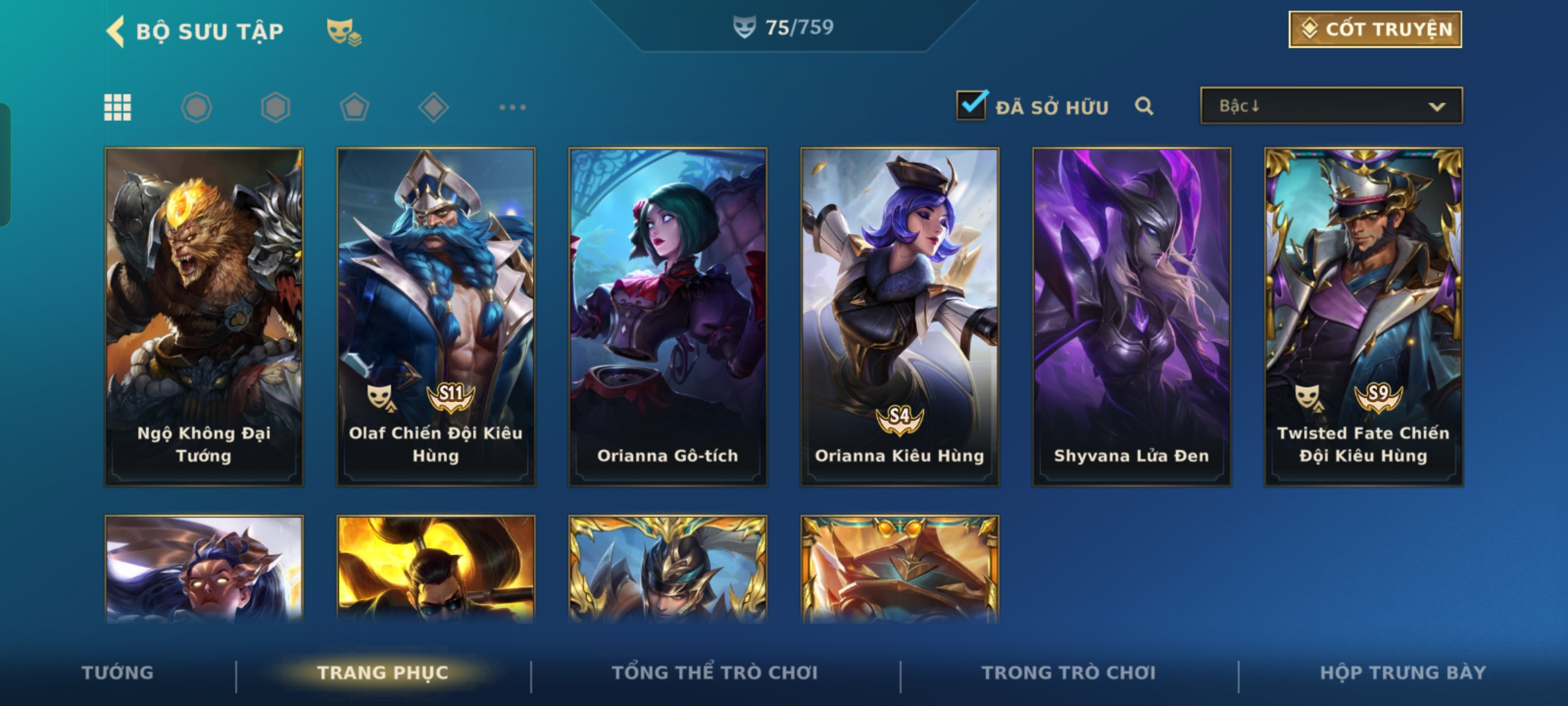View Twisted Fate Chiến Đội Kiêu Hùng

[x=1364, y=317]
